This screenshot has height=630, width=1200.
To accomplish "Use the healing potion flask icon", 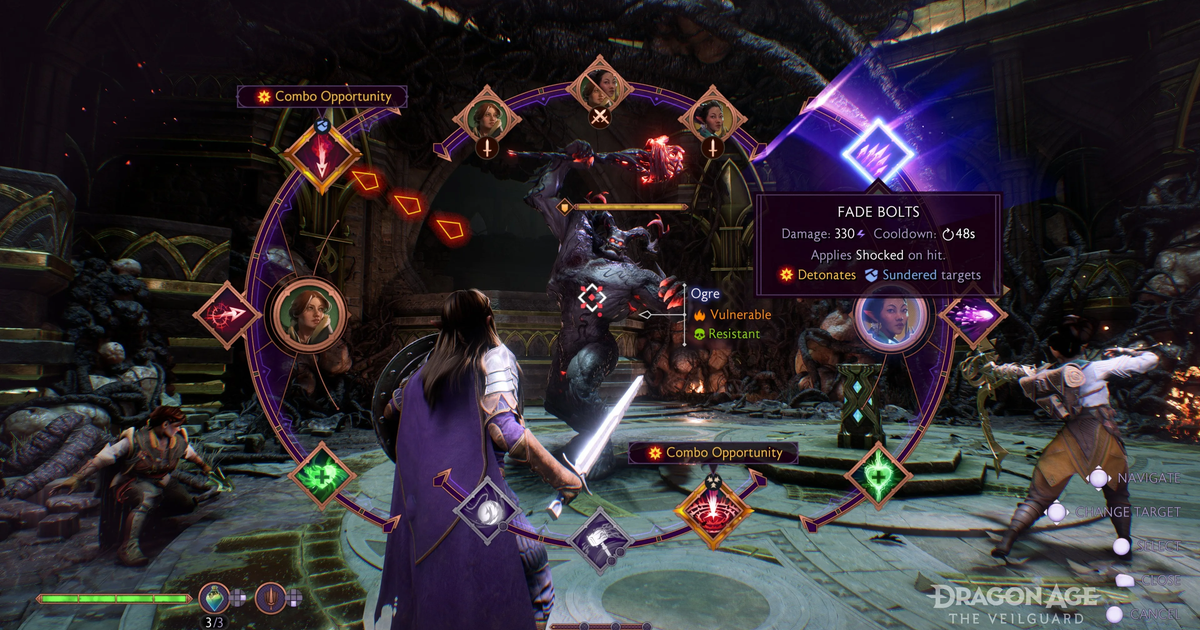I will pyautogui.click(x=214, y=597).
